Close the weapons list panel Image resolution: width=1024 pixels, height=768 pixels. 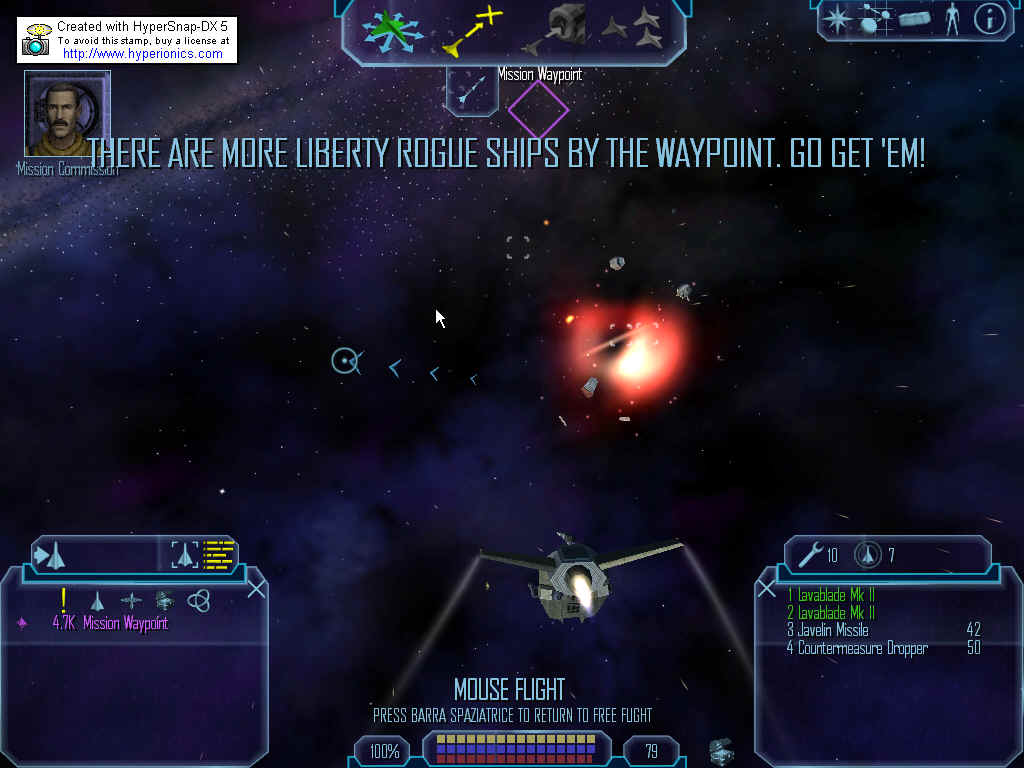coord(767,588)
